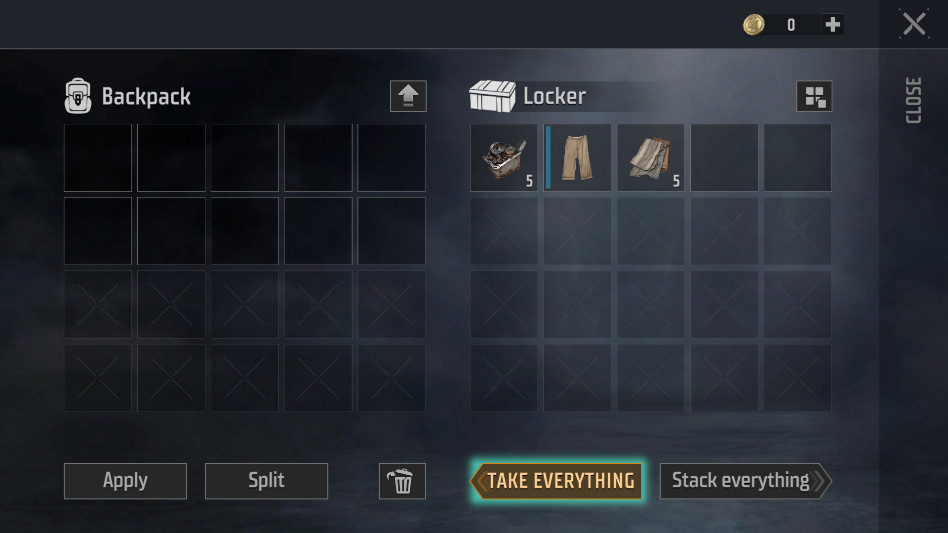Click the Apply button
This screenshot has height=533, width=948.
coord(125,481)
